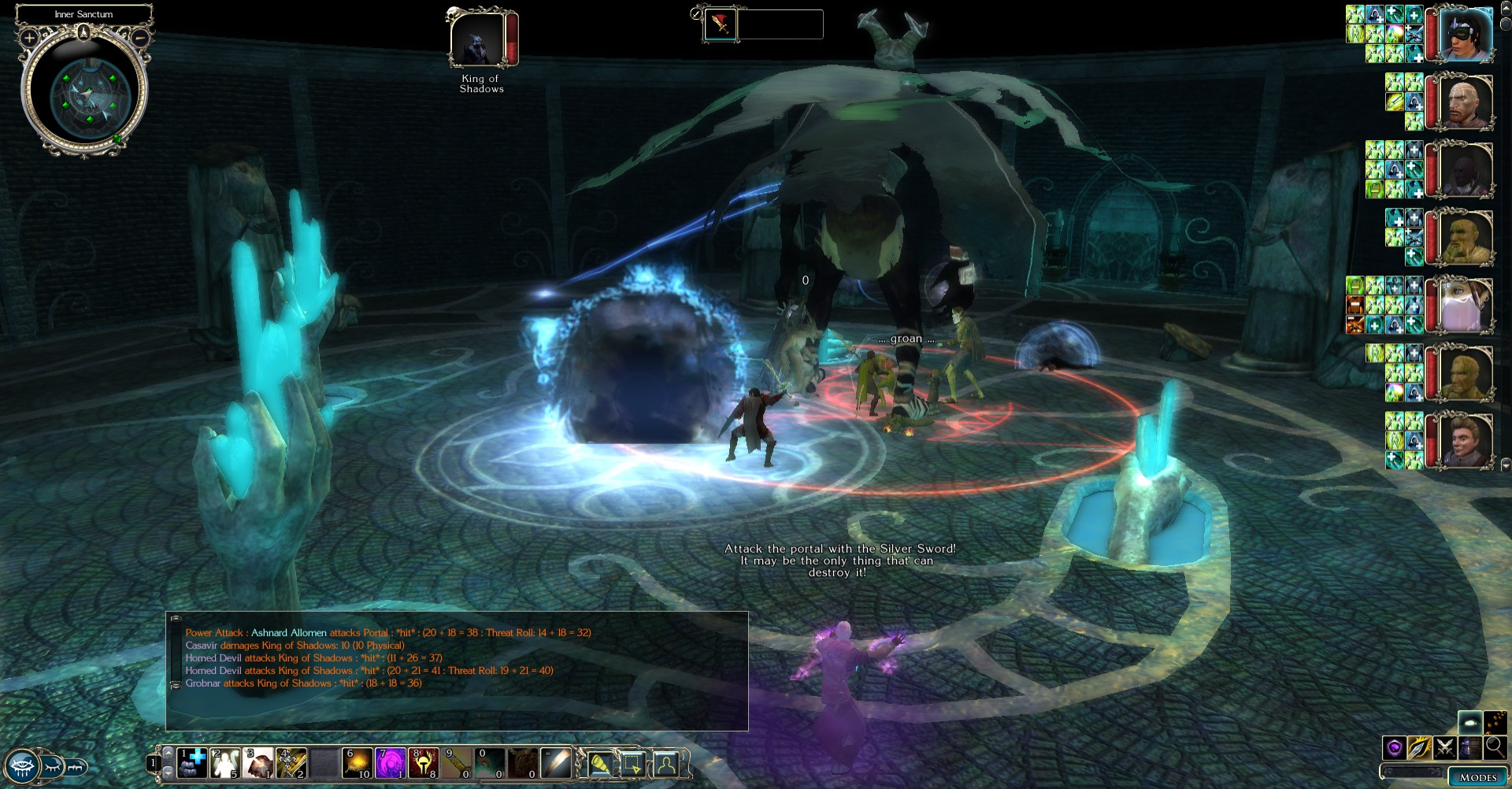Activate the magnifying glass search mode
This screenshot has width=1512, height=789.
coord(1495,746)
